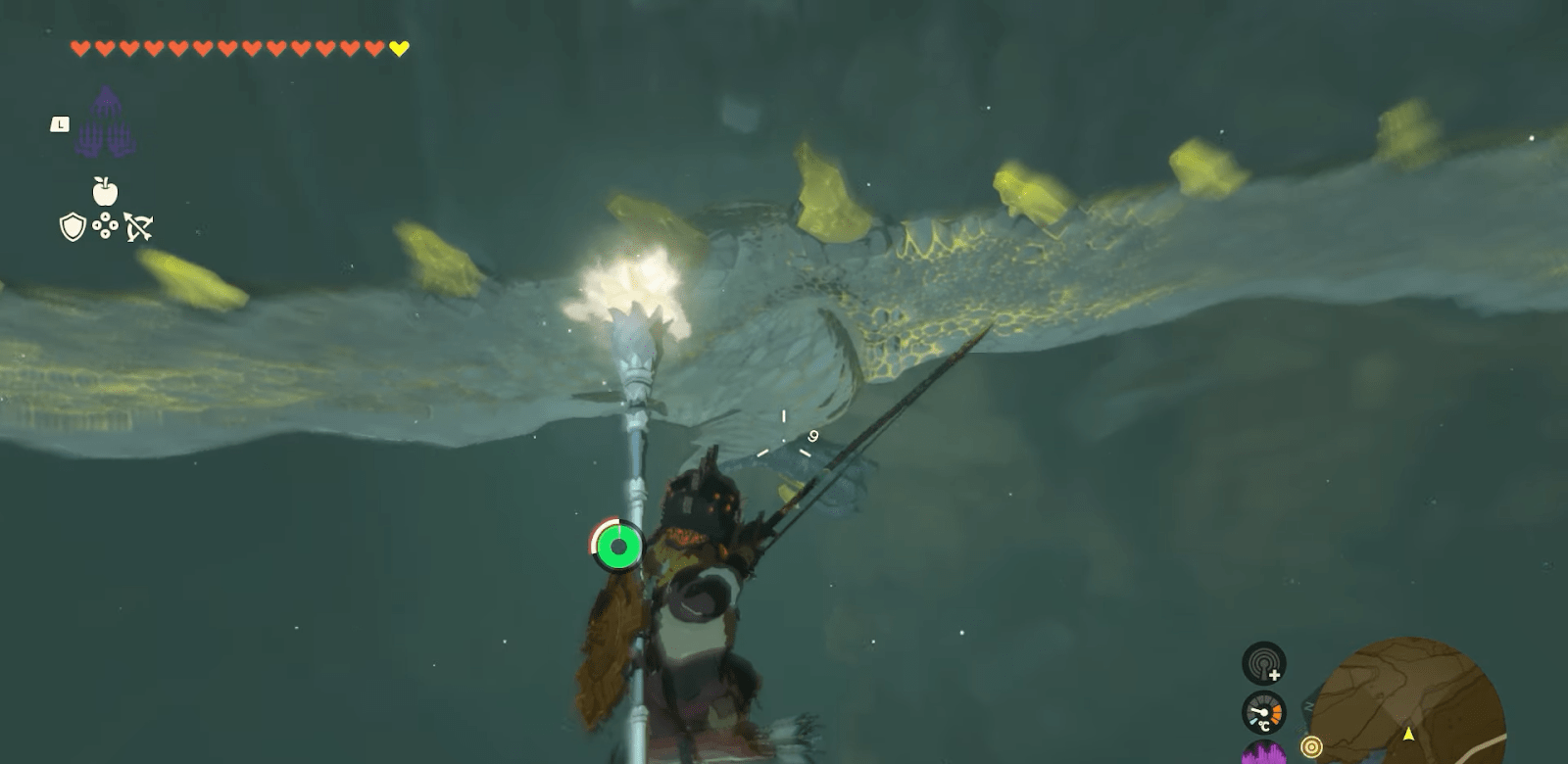Image resolution: width=1568 pixels, height=764 pixels.
Task: Select the shield equipment icon
Action: pos(72,226)
